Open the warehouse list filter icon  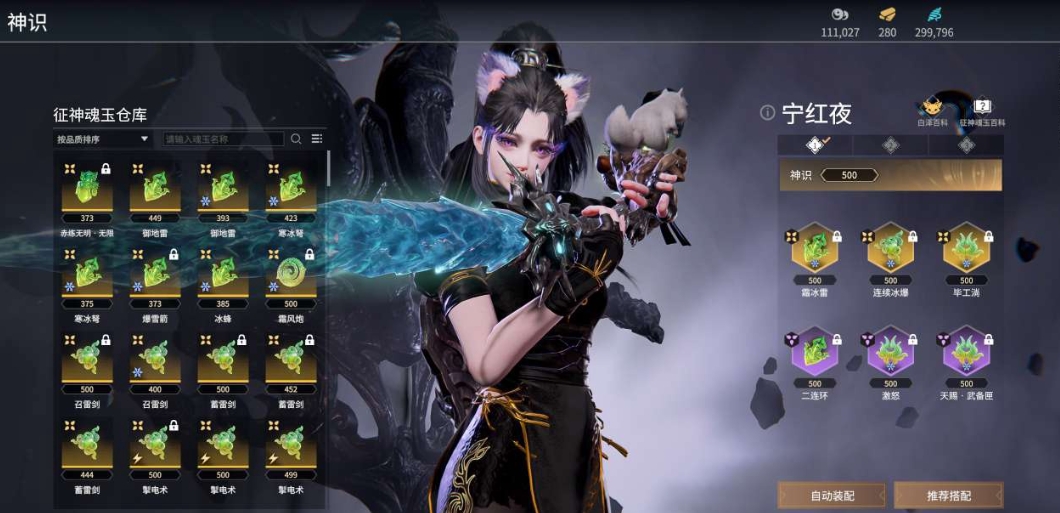pos(317,139)
